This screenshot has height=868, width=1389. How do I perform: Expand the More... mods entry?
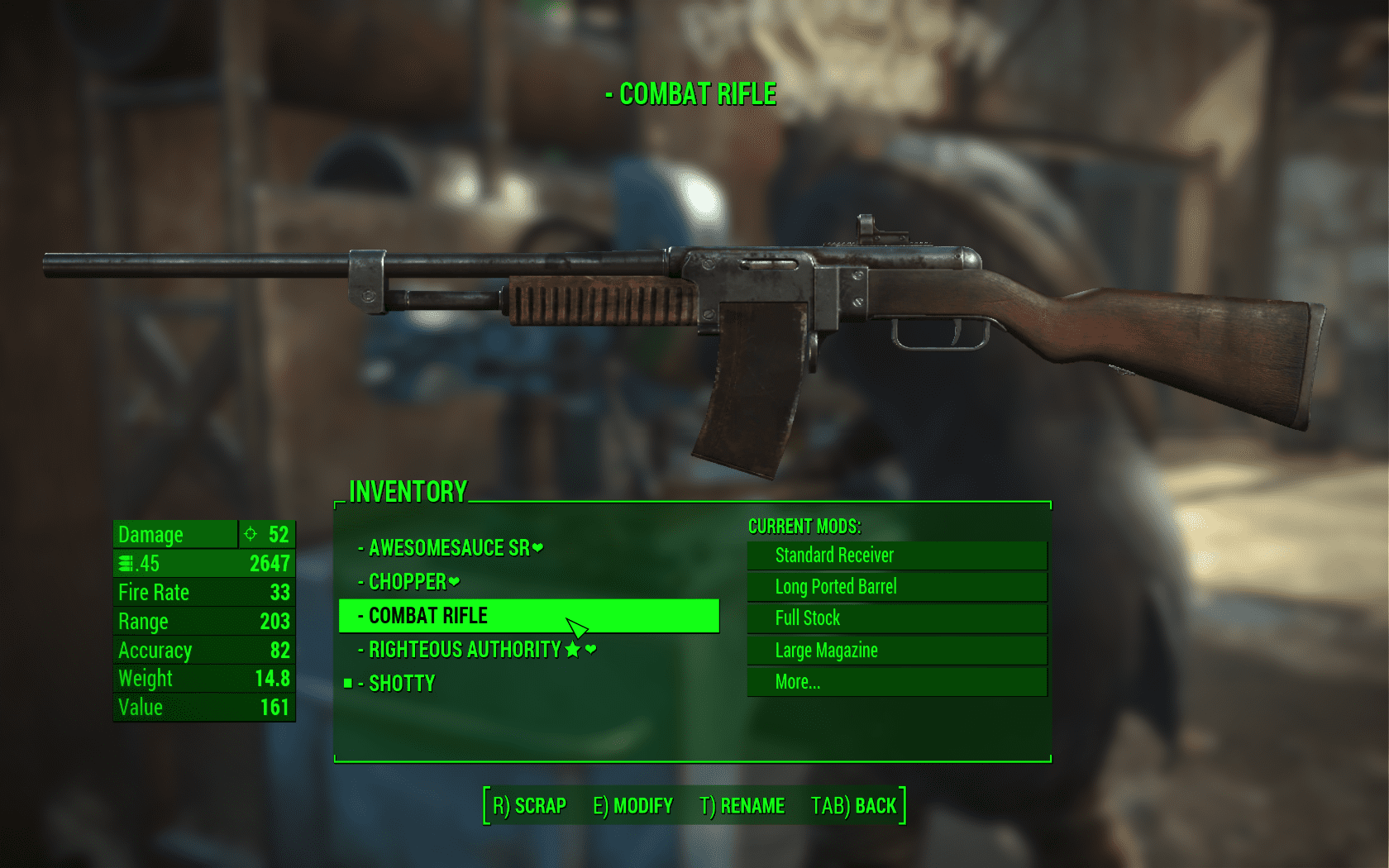896,682
